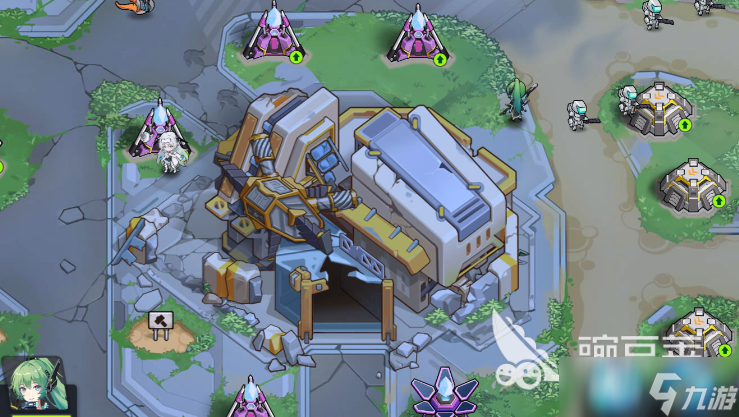The height and width of the screenshot is (417, 739).
Task: Select the hammer build sign
Action: (159, 322)
